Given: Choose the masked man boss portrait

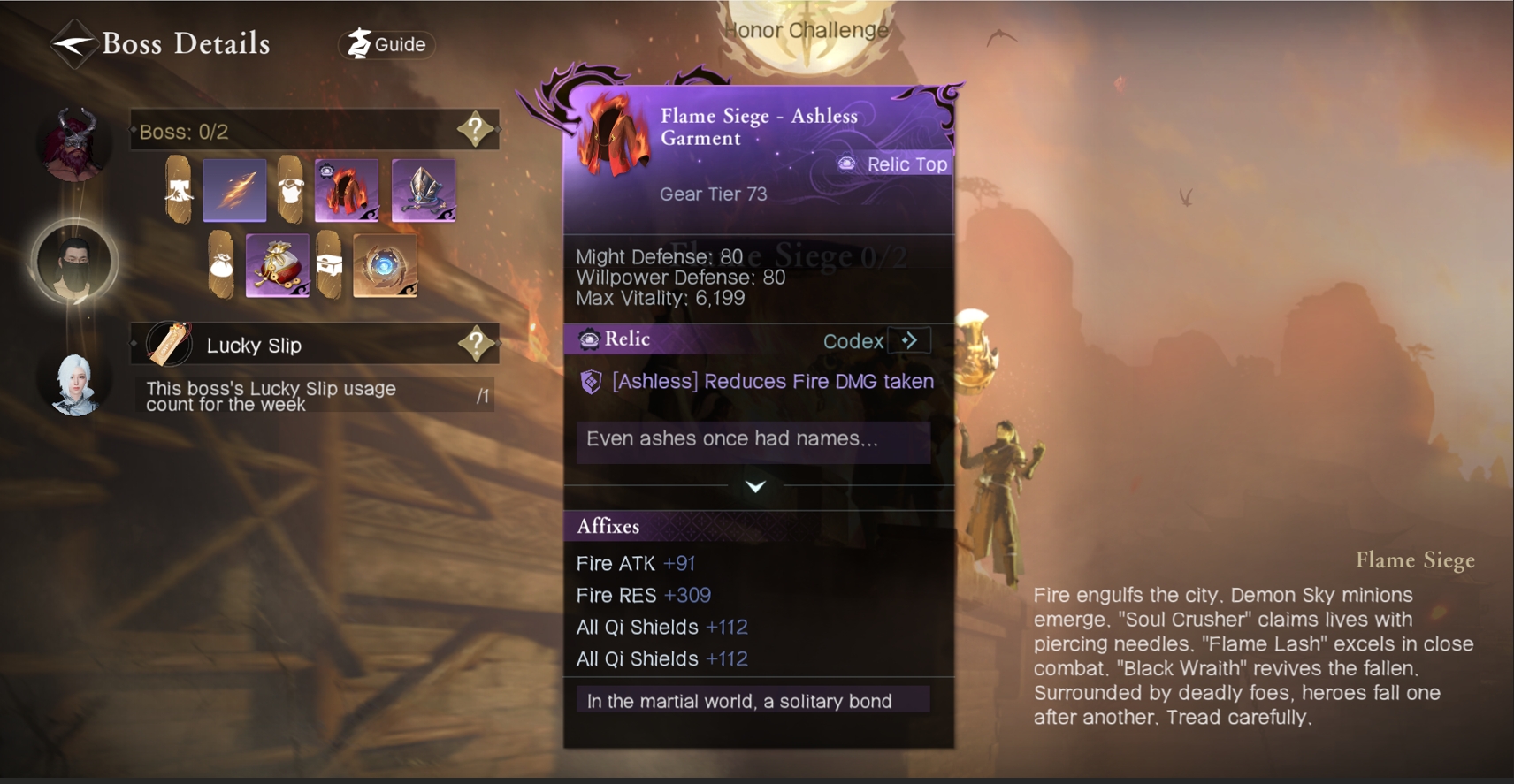Looking at the screenshot, I should tap(75, 263).
